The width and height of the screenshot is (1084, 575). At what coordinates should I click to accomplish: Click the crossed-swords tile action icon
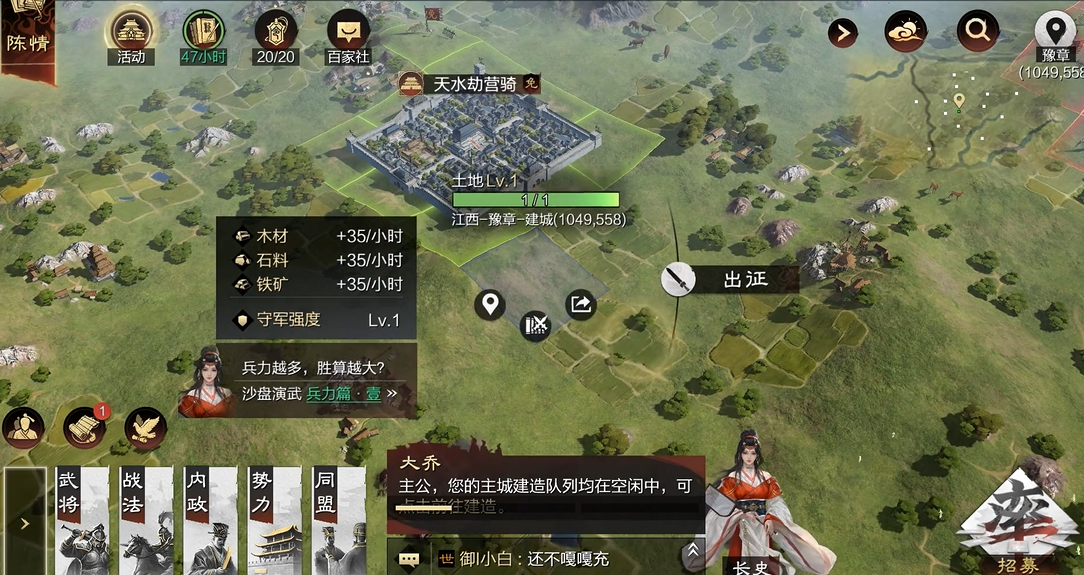(x=536, y=325)
